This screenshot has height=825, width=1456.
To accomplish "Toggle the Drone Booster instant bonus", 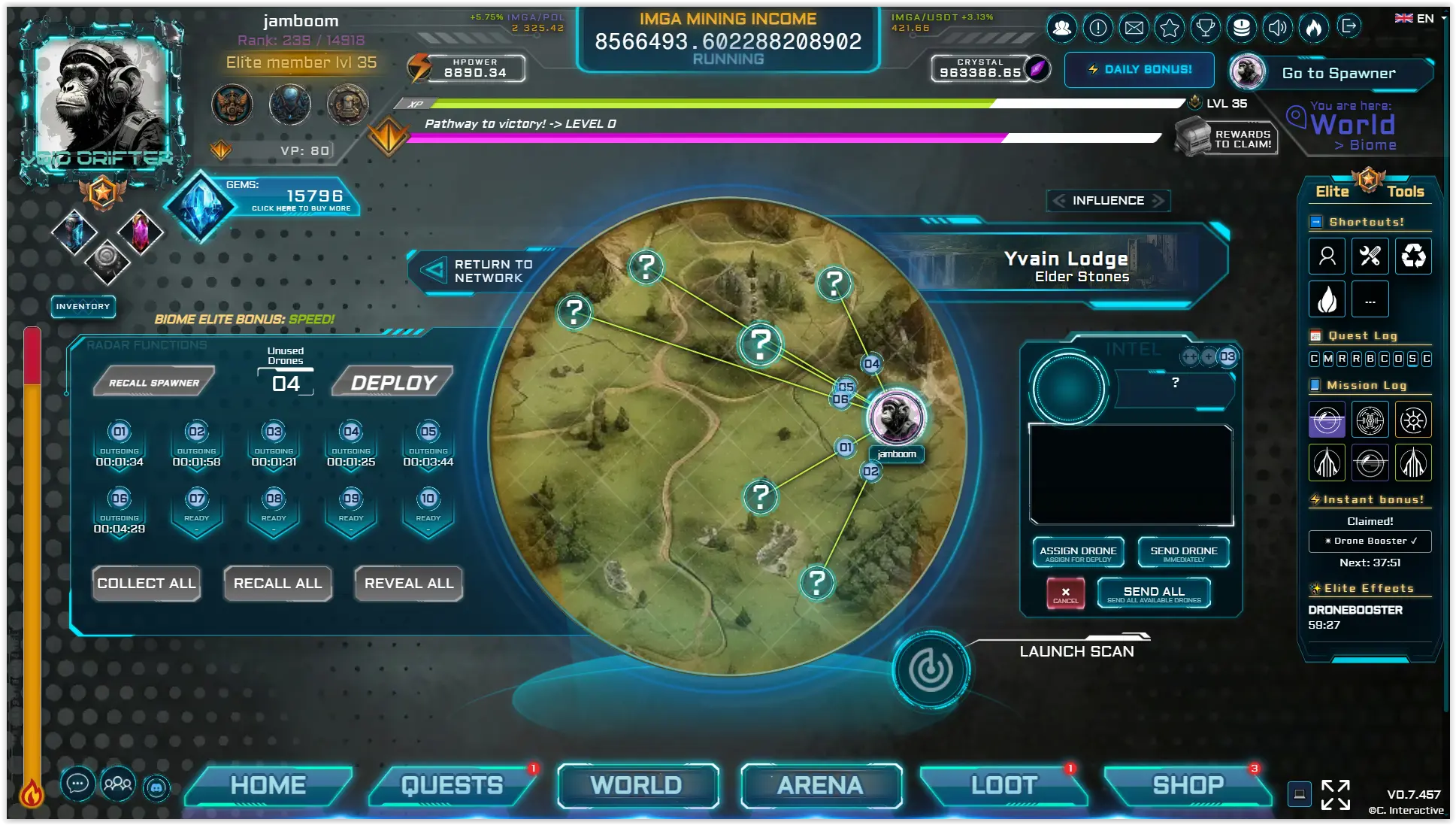I will click(x=1370, y=541).
